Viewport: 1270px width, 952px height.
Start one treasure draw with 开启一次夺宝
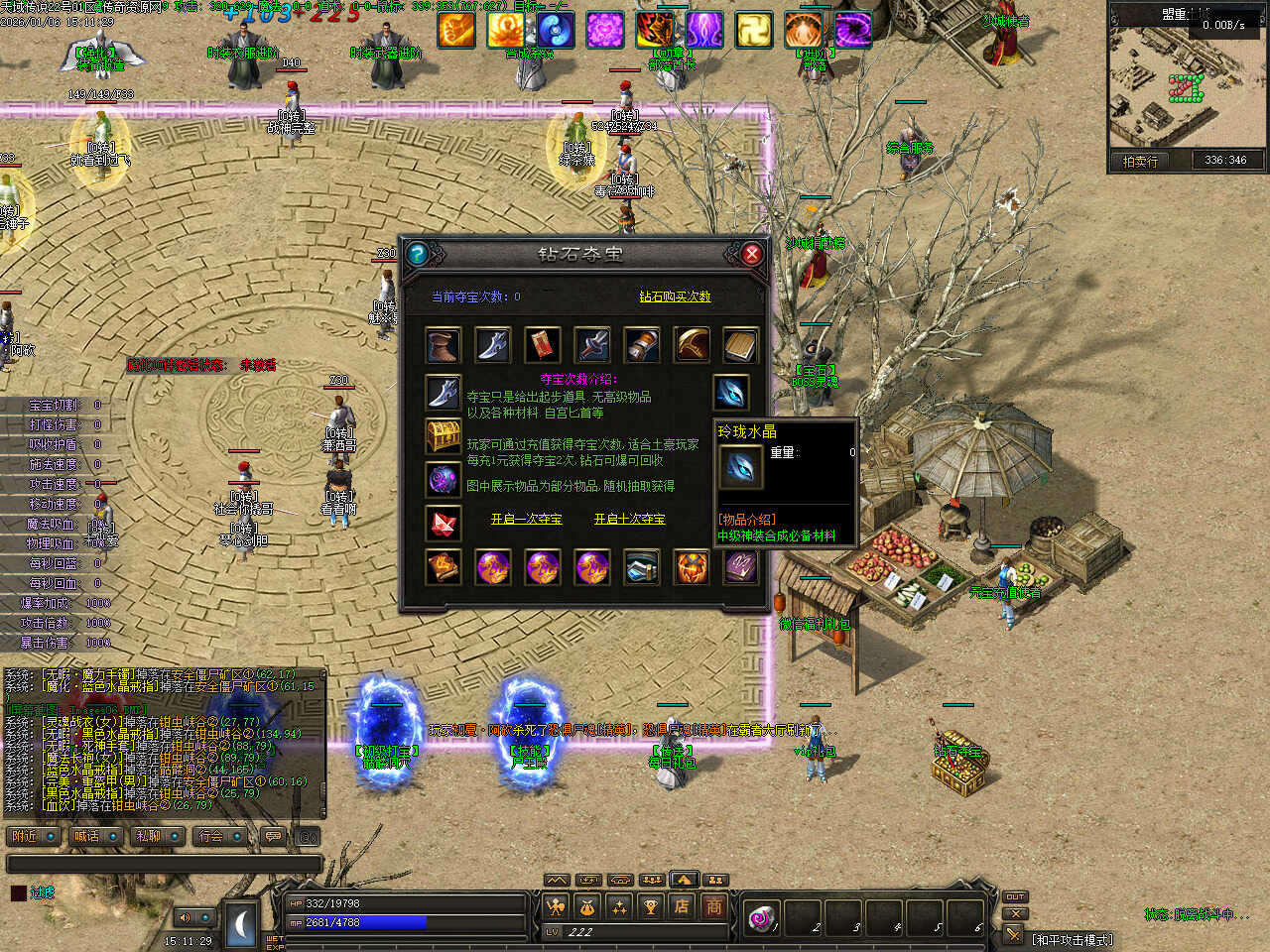click(526, 519)
